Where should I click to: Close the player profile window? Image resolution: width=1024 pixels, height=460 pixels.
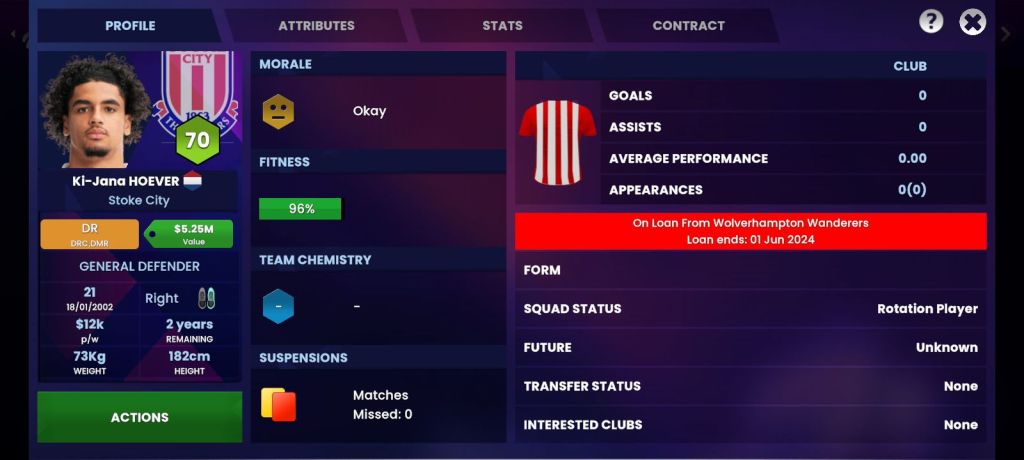click(x=972, y=22)
